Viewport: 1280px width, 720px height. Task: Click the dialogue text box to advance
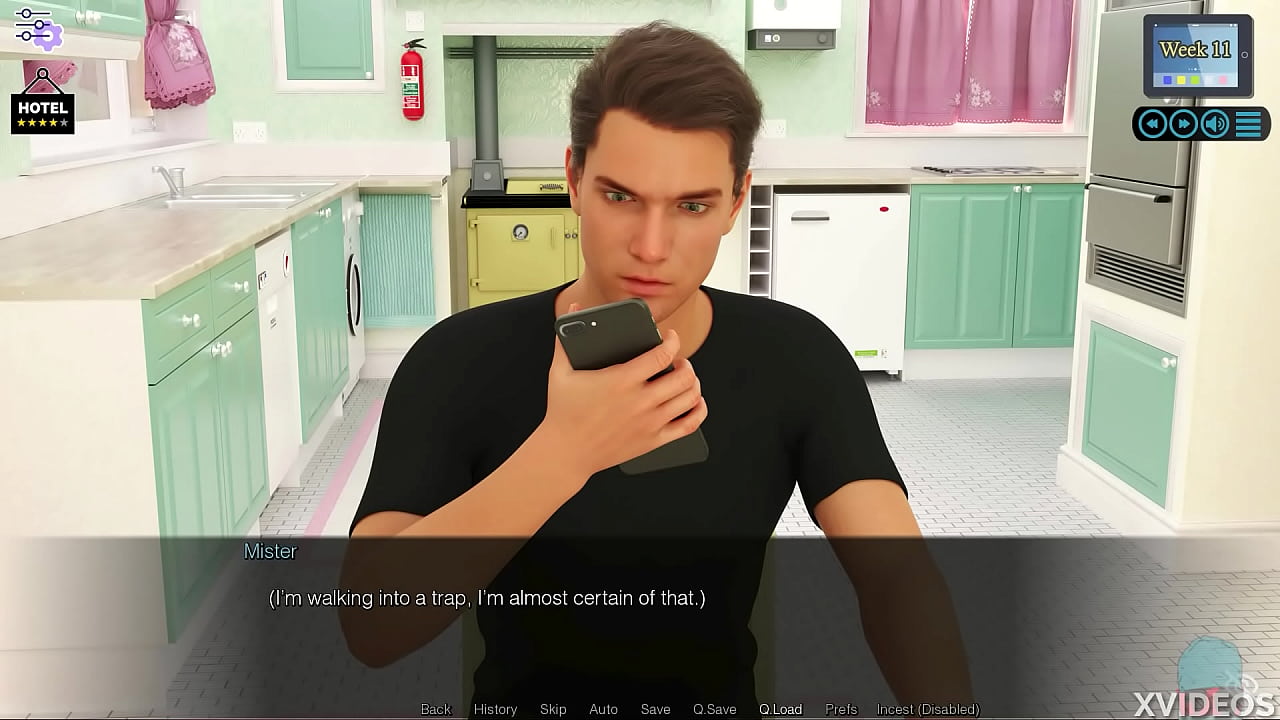(640, 598)
